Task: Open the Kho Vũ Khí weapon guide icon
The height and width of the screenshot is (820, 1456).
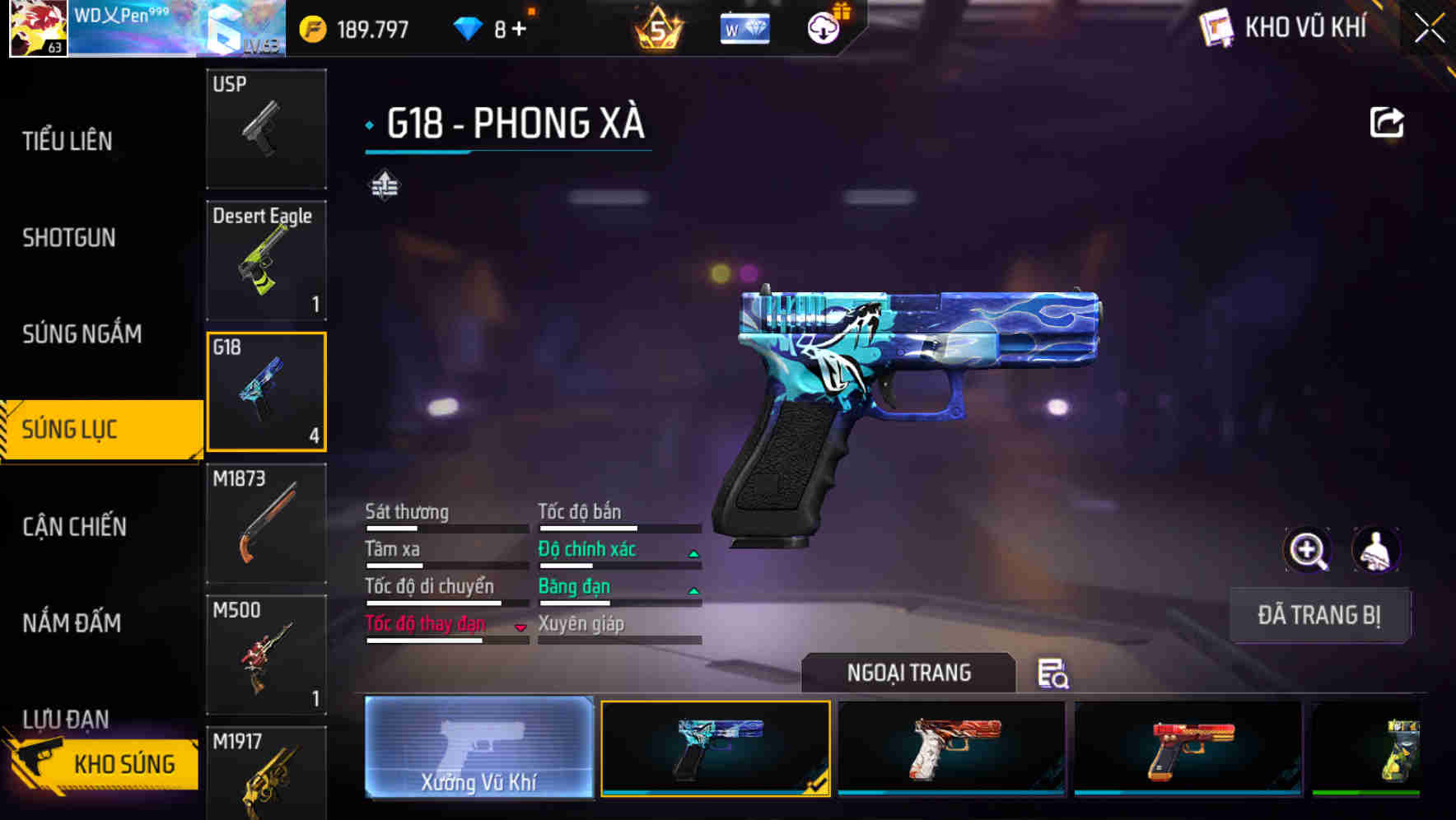Action: (1216, 27)
